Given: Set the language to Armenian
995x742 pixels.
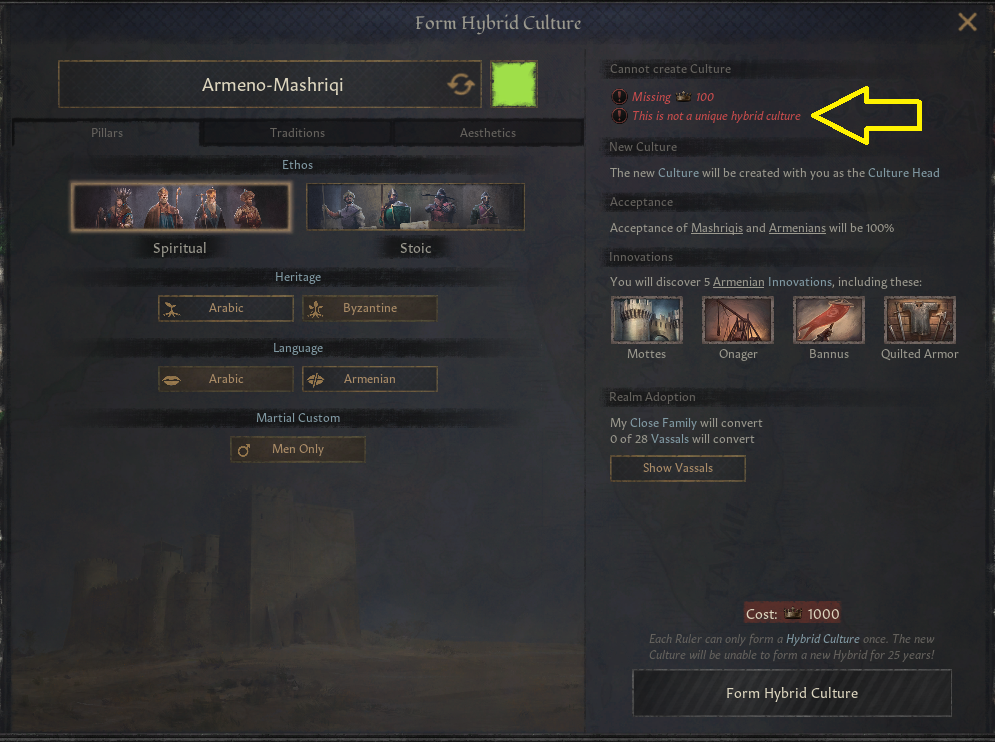Looking at the screenshot, I should (x=370, y=379).
